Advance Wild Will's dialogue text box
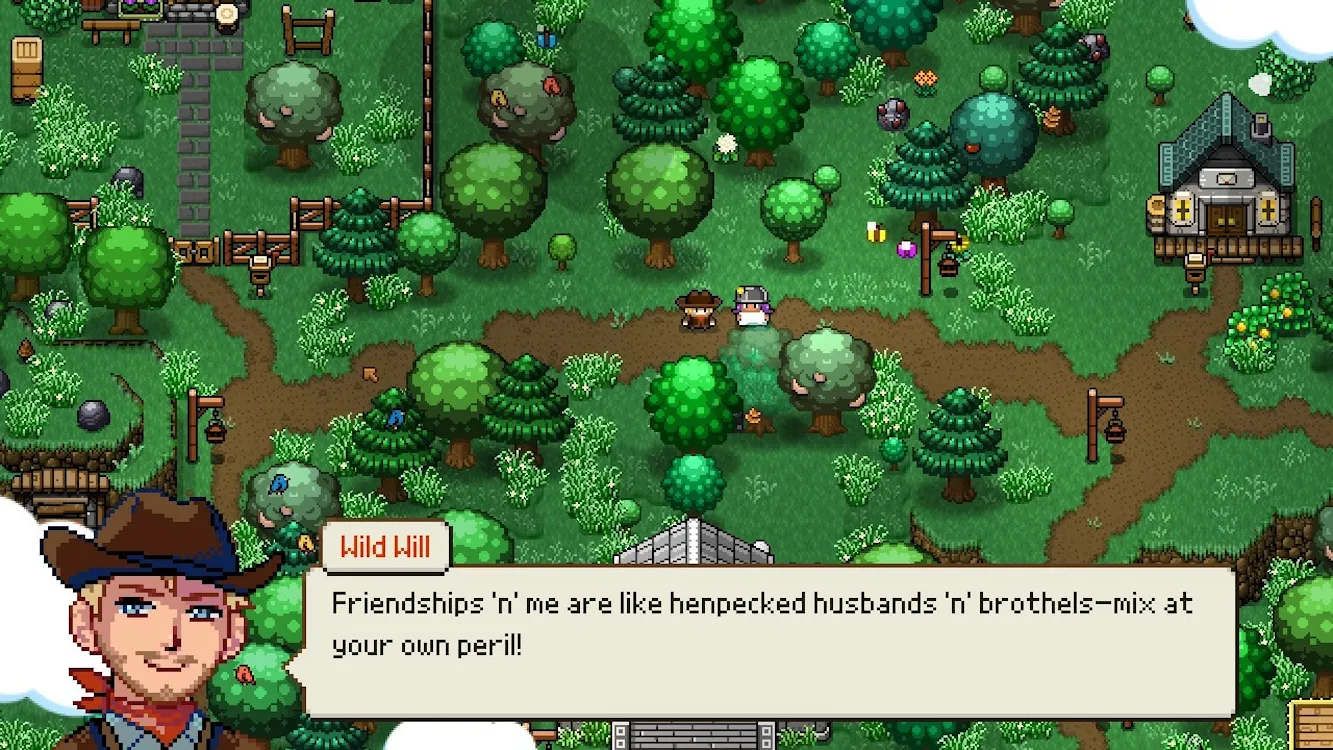1333x750 pixels. tap(768, 640)
